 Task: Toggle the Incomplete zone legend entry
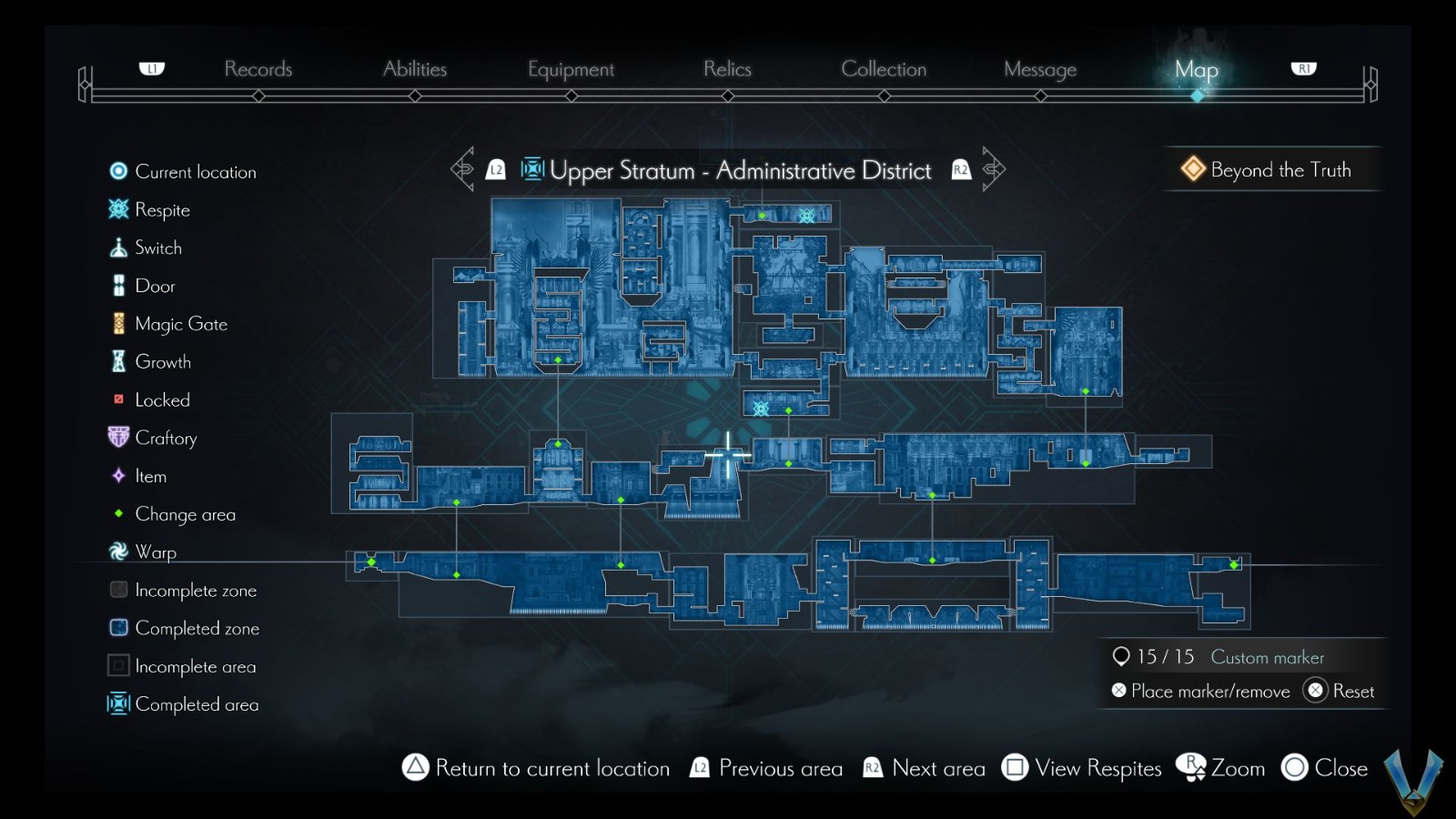(118, 590)
